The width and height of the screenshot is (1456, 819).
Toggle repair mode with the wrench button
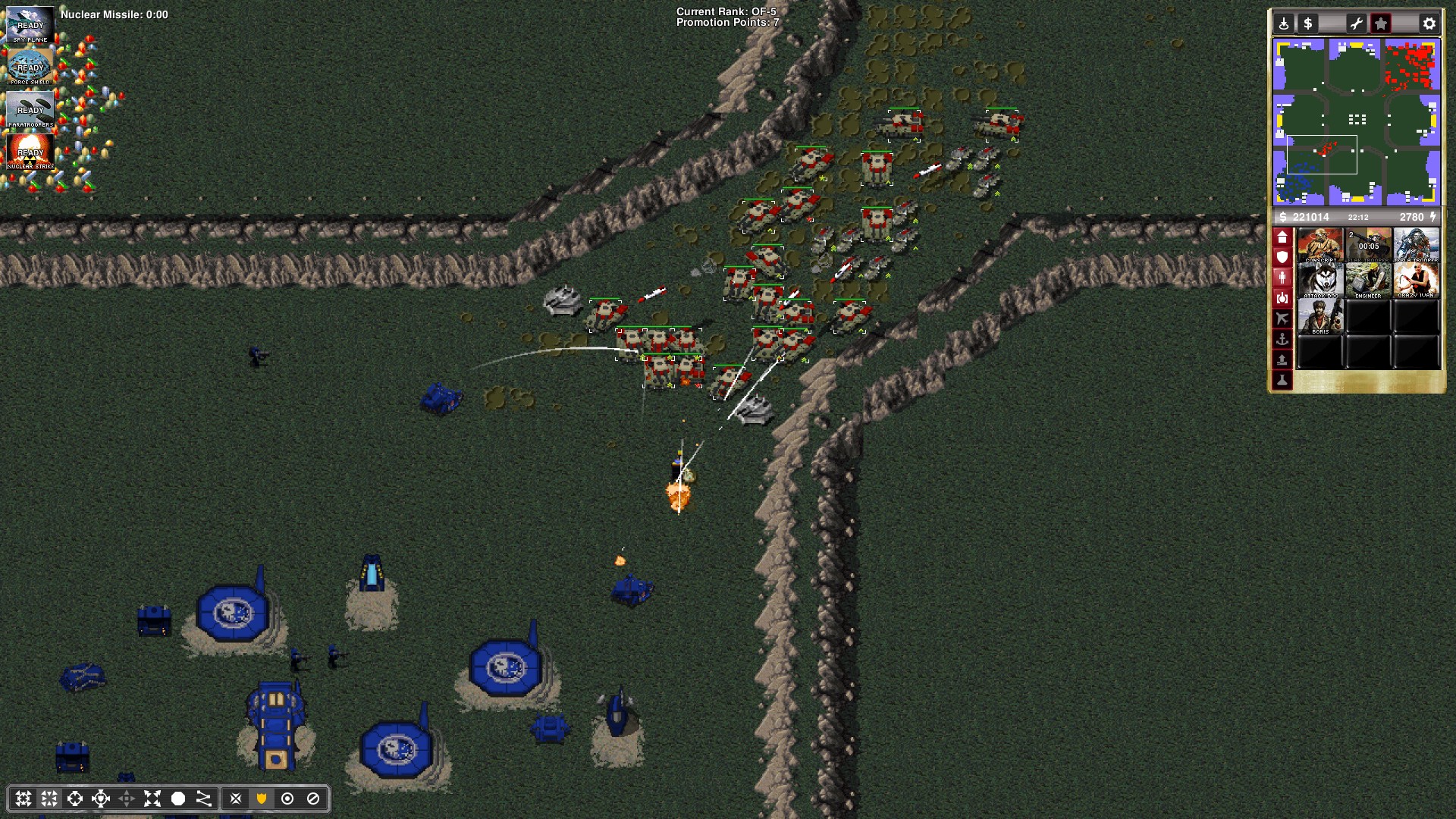click(x=1356, y=24)
